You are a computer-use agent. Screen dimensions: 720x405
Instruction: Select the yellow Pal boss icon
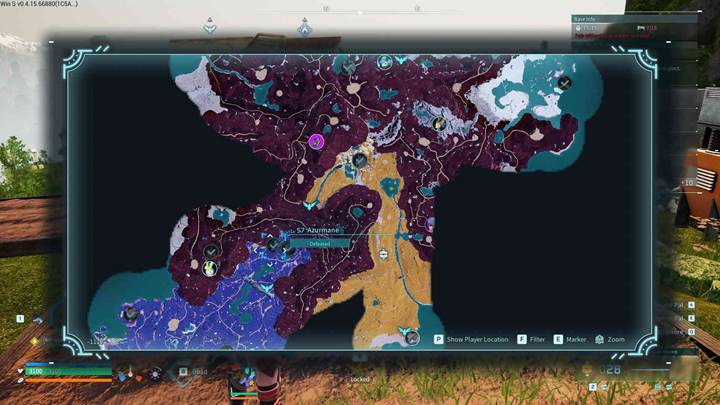(210, 268)
